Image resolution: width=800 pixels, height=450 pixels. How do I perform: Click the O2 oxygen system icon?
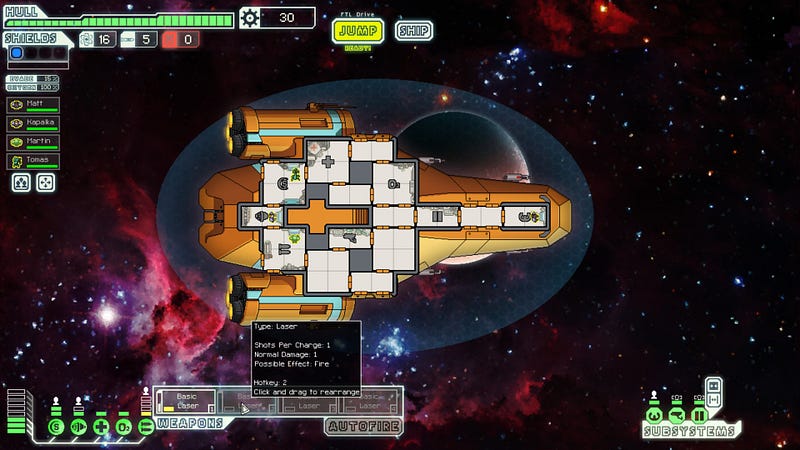tap(123, 427)
